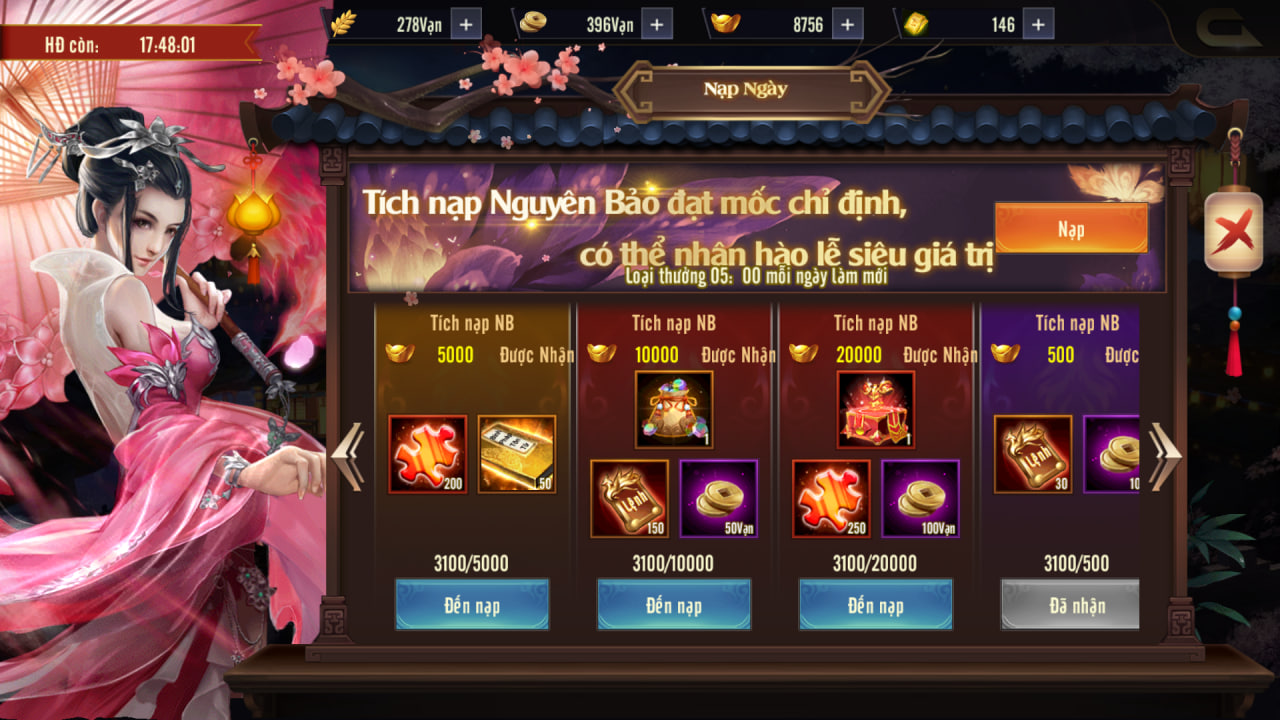
Task: Add more copper coins with plus button
Action: click(x=656, y=24)
